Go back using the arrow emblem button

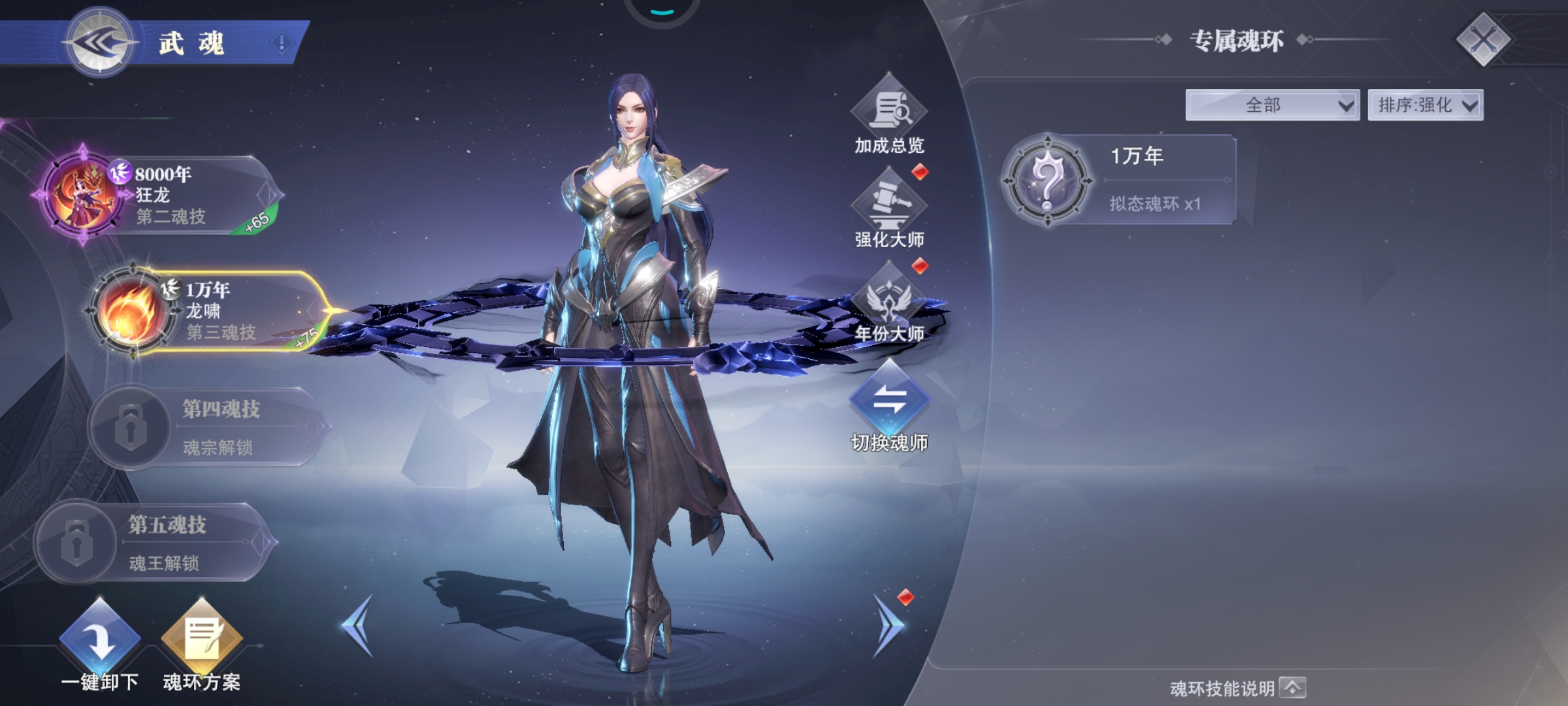coord(100,43)
